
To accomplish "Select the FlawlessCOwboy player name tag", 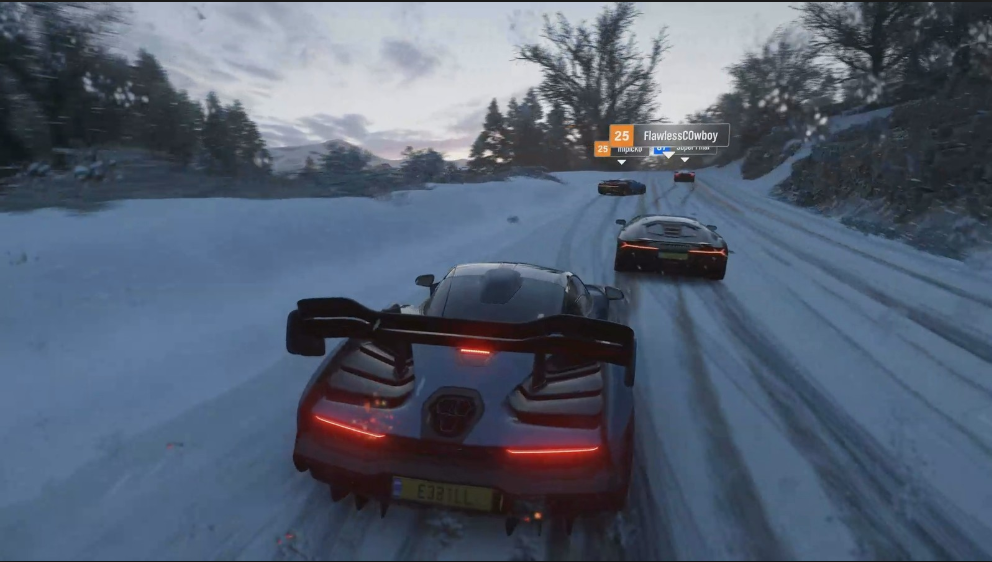I will (x=670, y=135).
